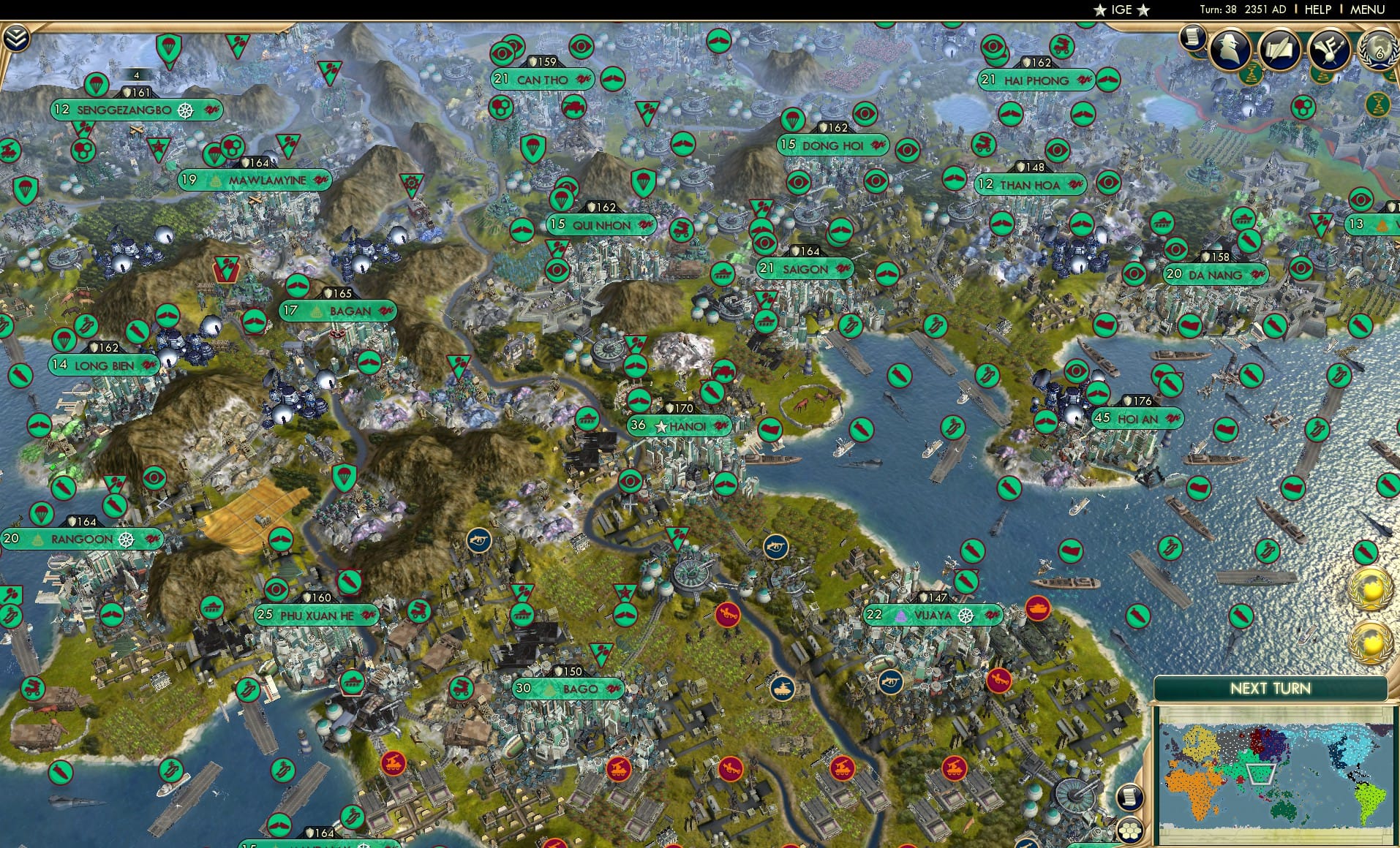Click the pyramid notification bubble under the top bar
This screenshot has height=848, width=1400.
pyautogui.click(x=1322, y=75)
